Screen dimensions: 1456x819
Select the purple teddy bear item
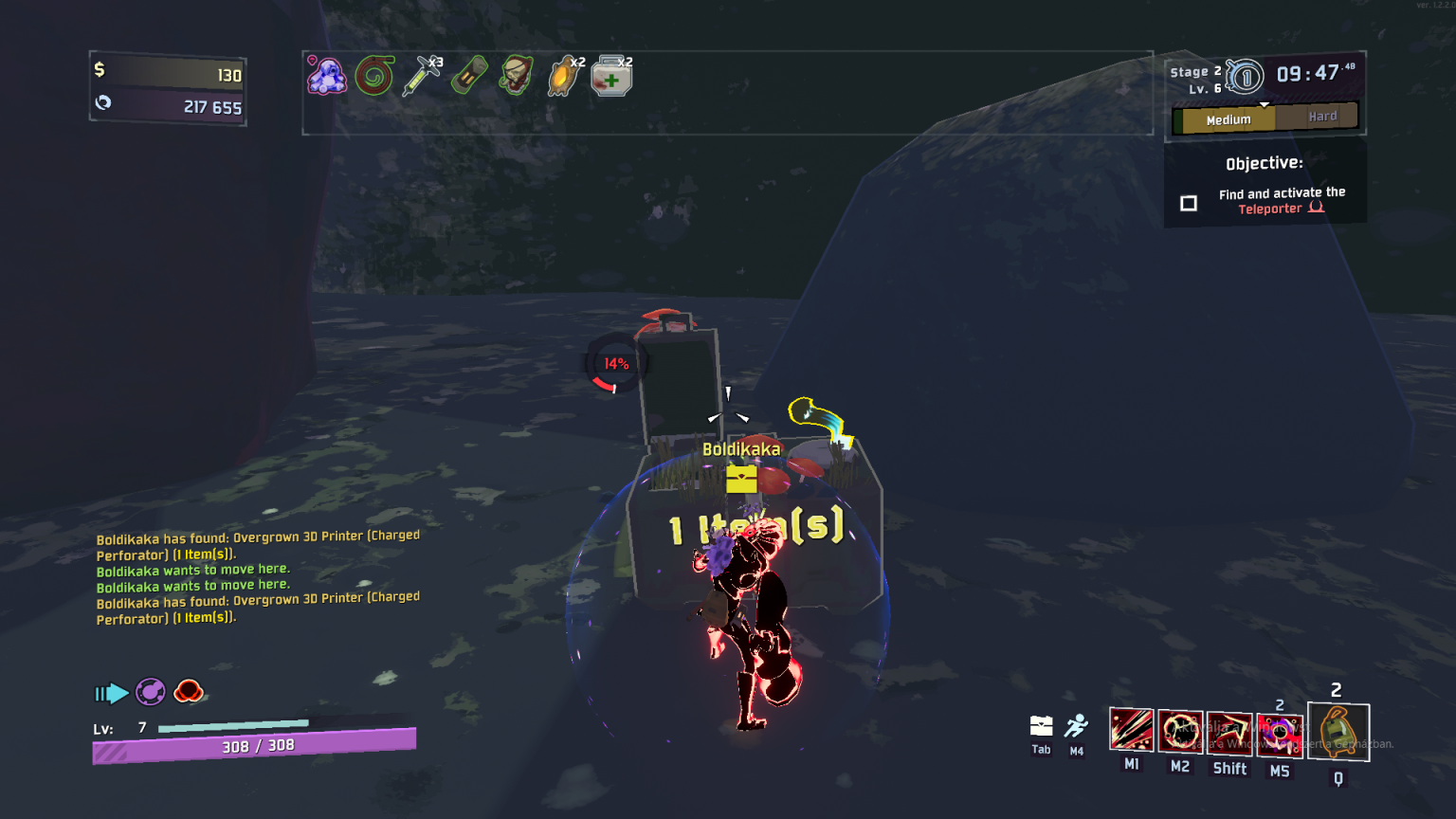tap(327, 76)
